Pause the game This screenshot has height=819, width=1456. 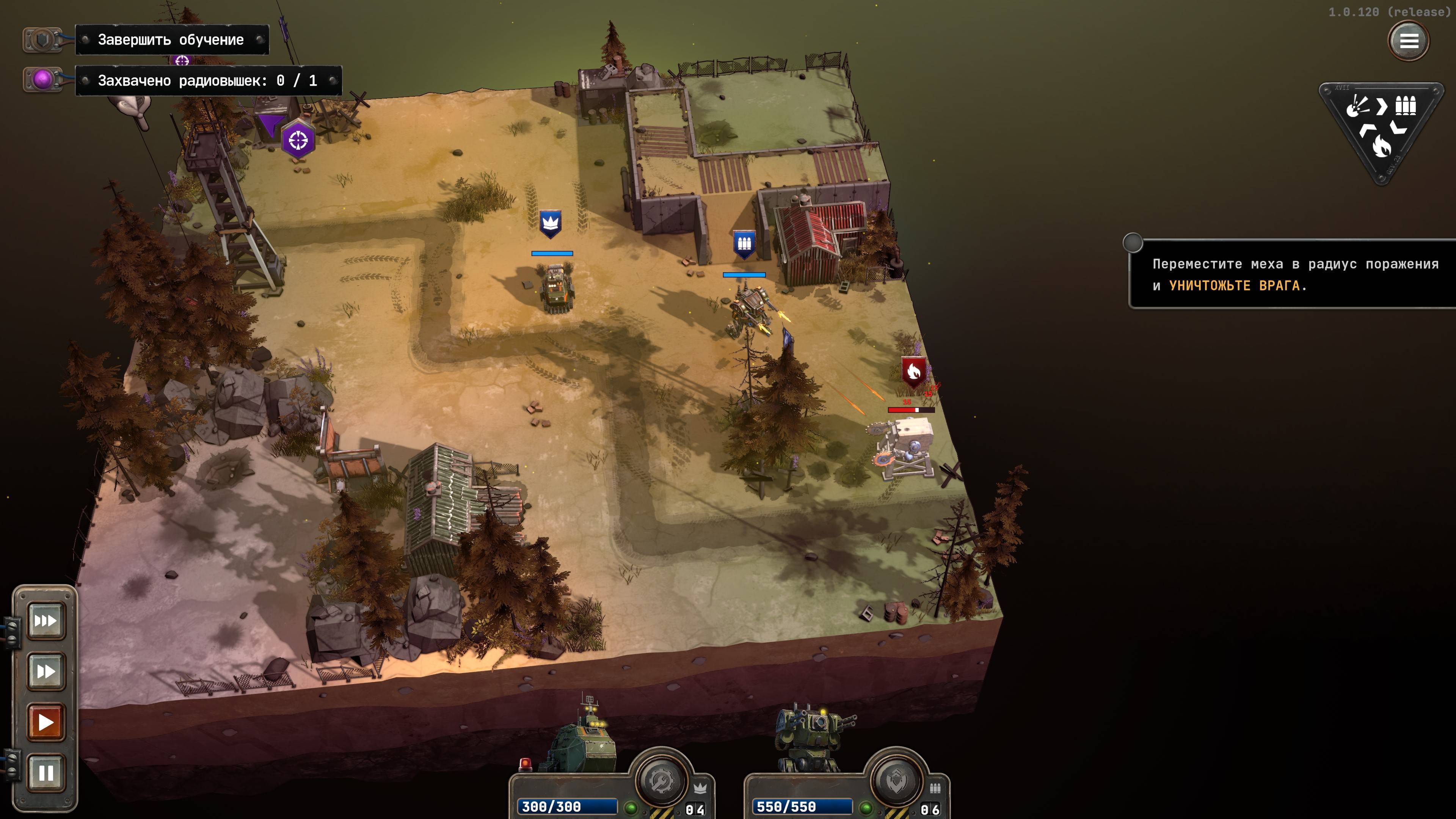(46, 773)
